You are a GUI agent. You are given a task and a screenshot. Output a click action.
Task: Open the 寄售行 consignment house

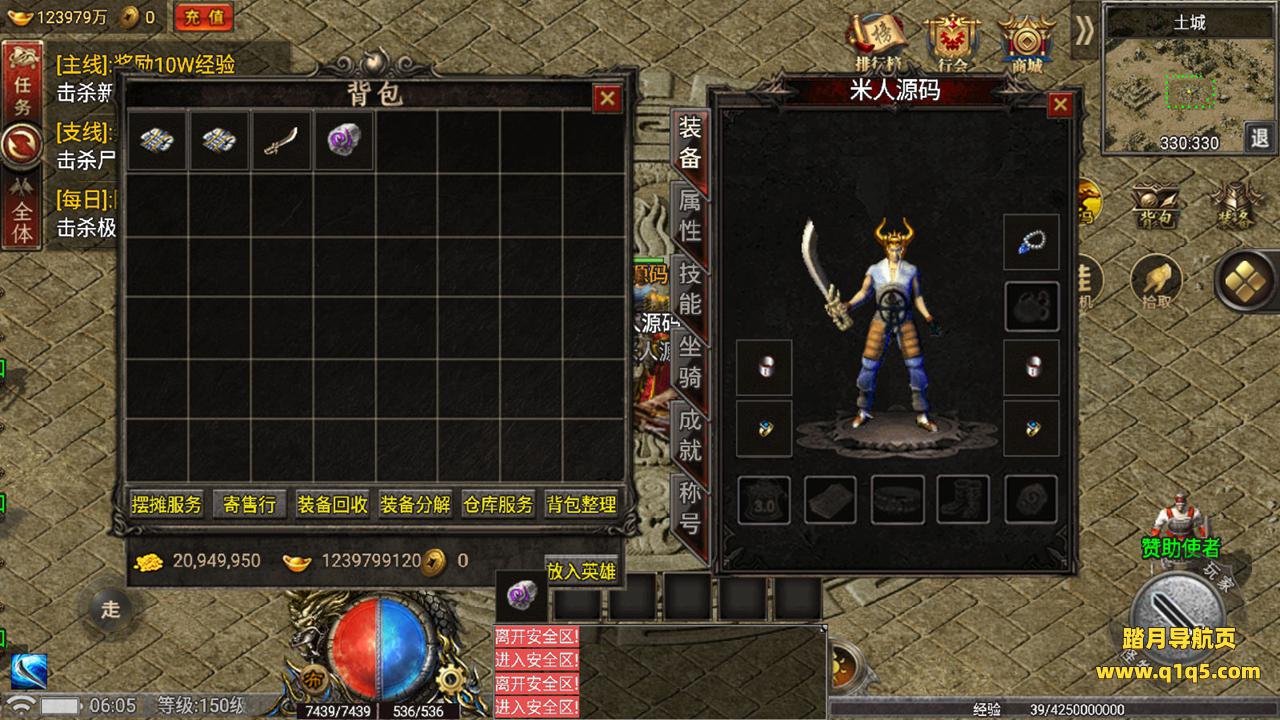point(249,505)
